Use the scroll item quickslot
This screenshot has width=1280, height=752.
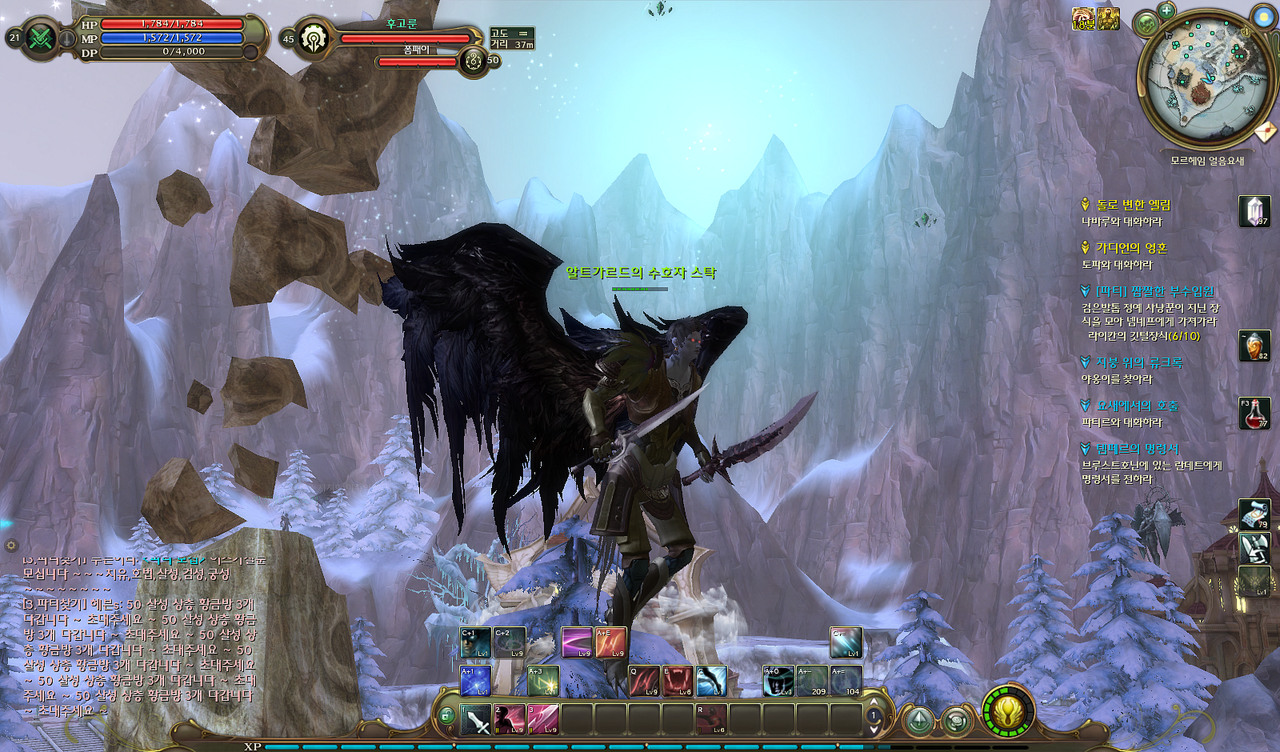pyautogui.click(x=1254, y=514)
